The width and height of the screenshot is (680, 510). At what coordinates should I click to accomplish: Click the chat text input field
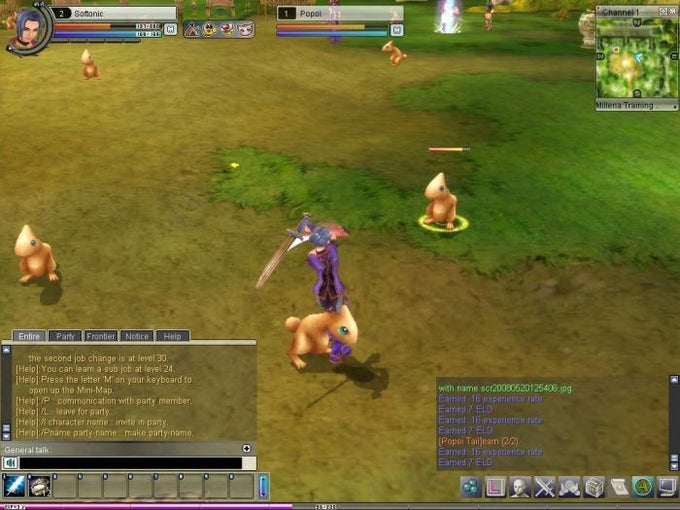click(130, 463)
